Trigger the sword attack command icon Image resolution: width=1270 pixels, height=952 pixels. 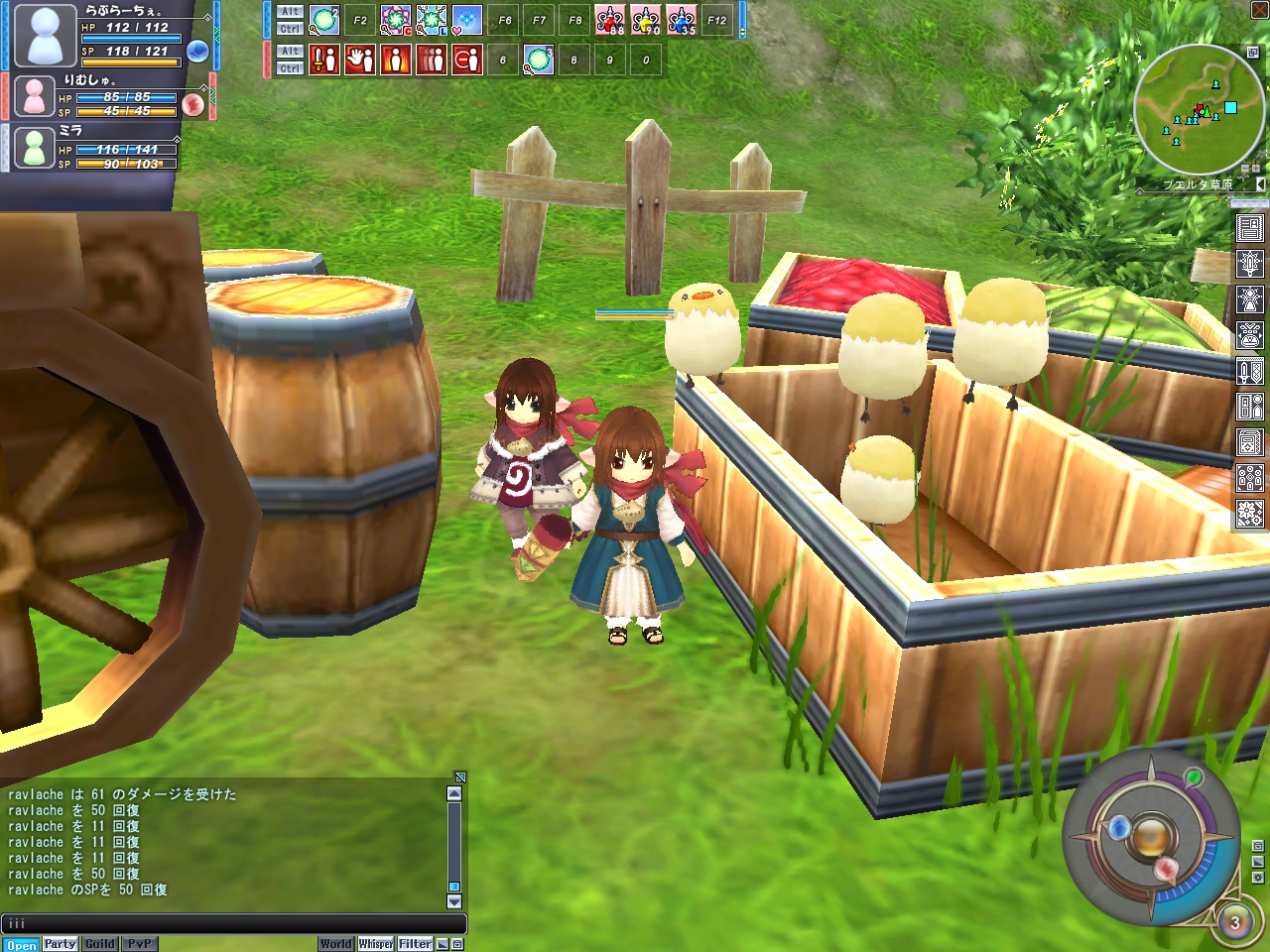point(324,59)
